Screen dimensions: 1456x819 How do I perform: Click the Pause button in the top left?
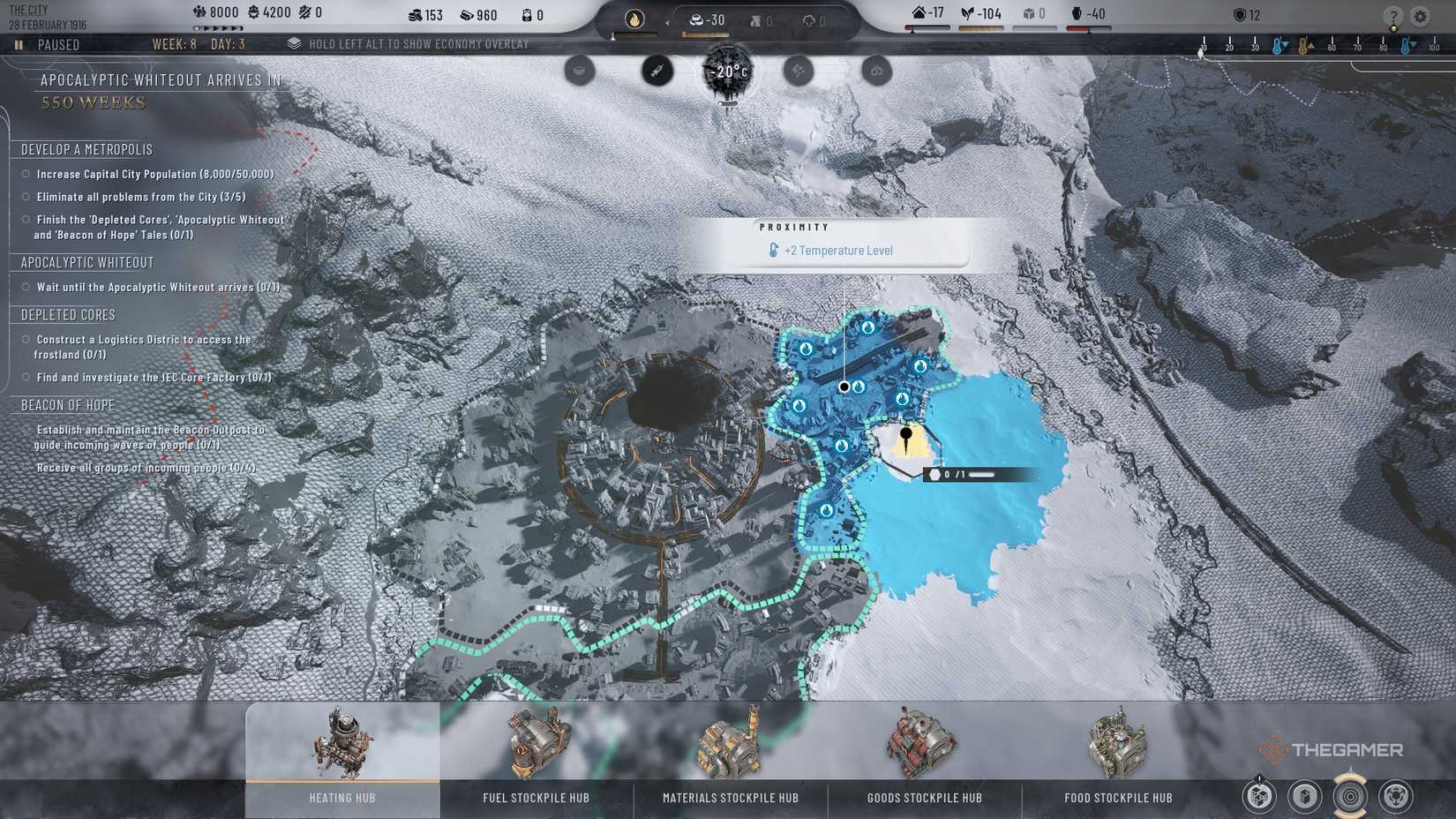[18, 43]
